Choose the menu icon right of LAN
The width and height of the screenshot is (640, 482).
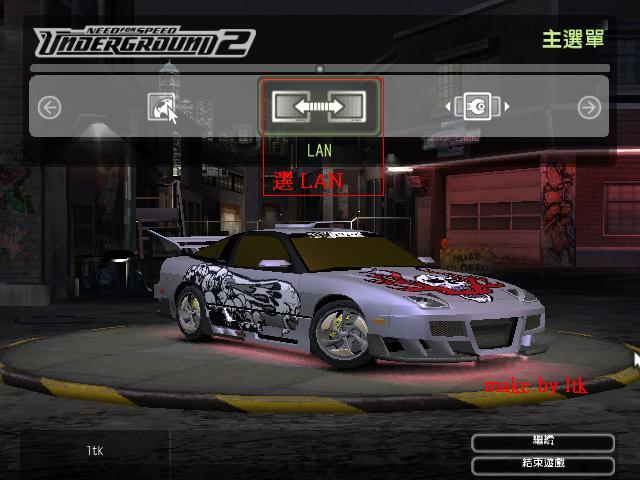pos(477,106)
